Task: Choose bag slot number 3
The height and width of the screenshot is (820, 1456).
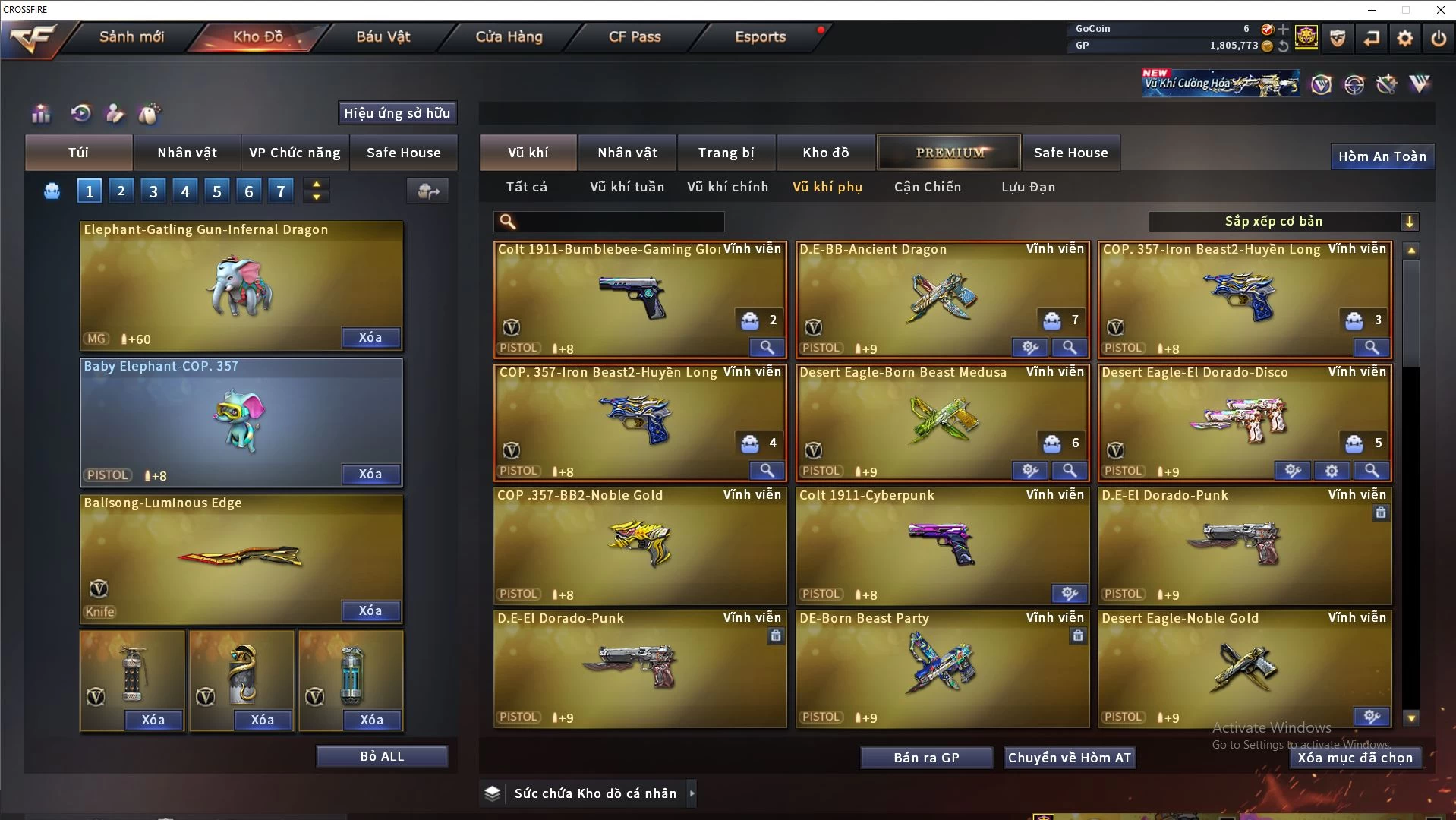Action: click(x=153, y=191)
